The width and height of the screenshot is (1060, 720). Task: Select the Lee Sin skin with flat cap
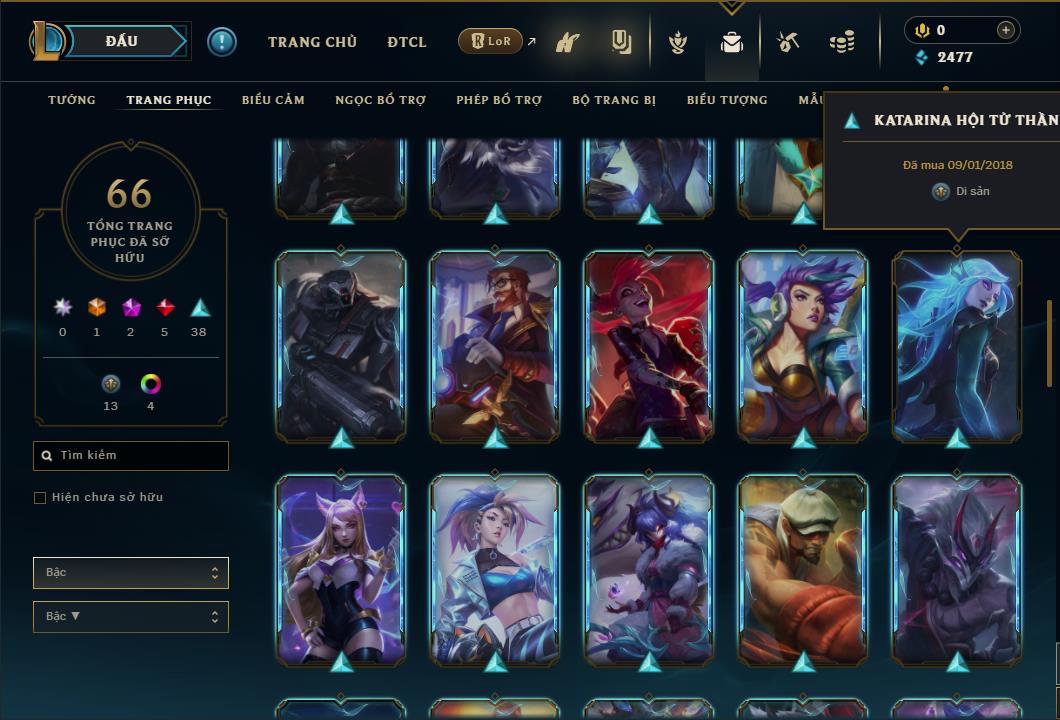[803, 568]
